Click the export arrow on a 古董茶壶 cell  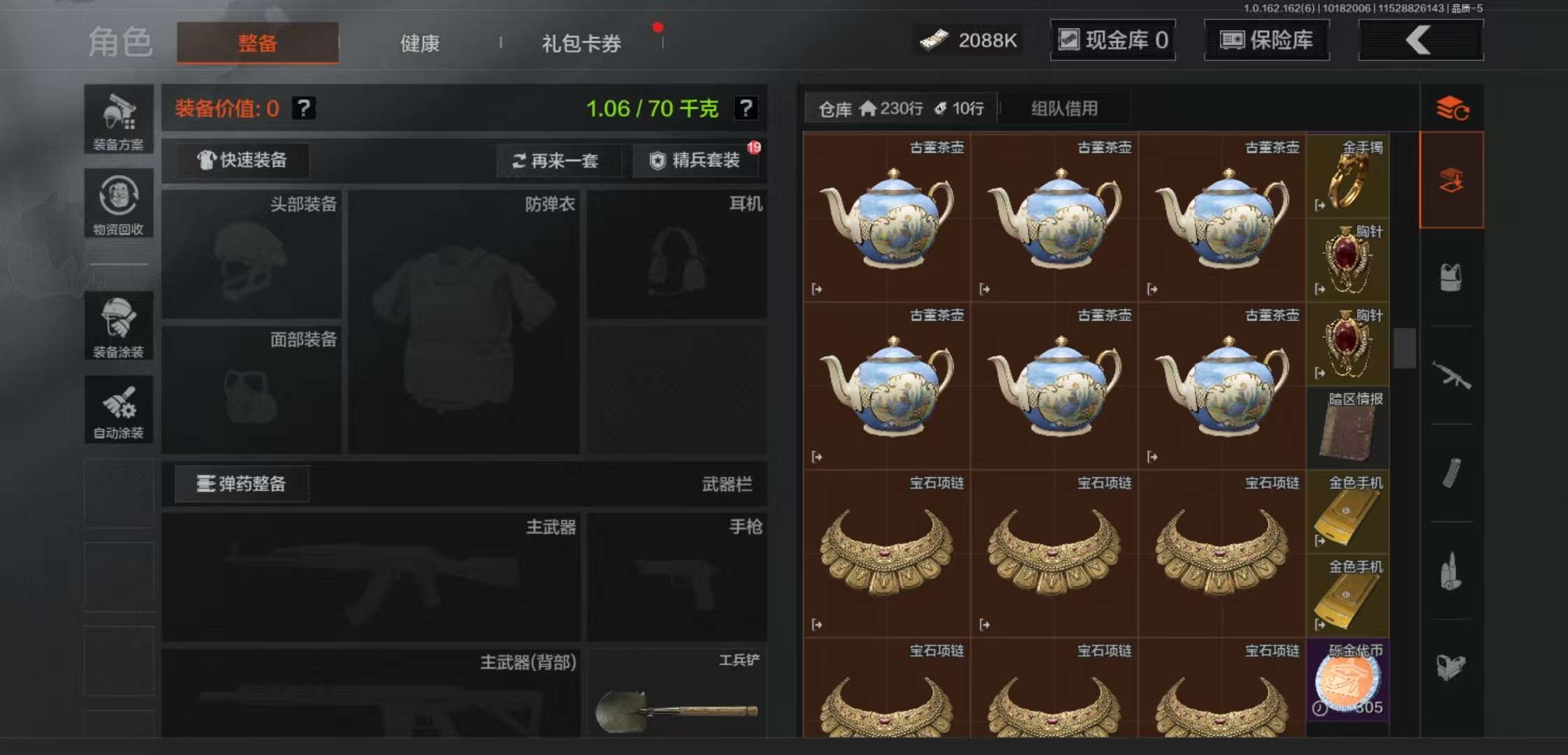point(815,288)
